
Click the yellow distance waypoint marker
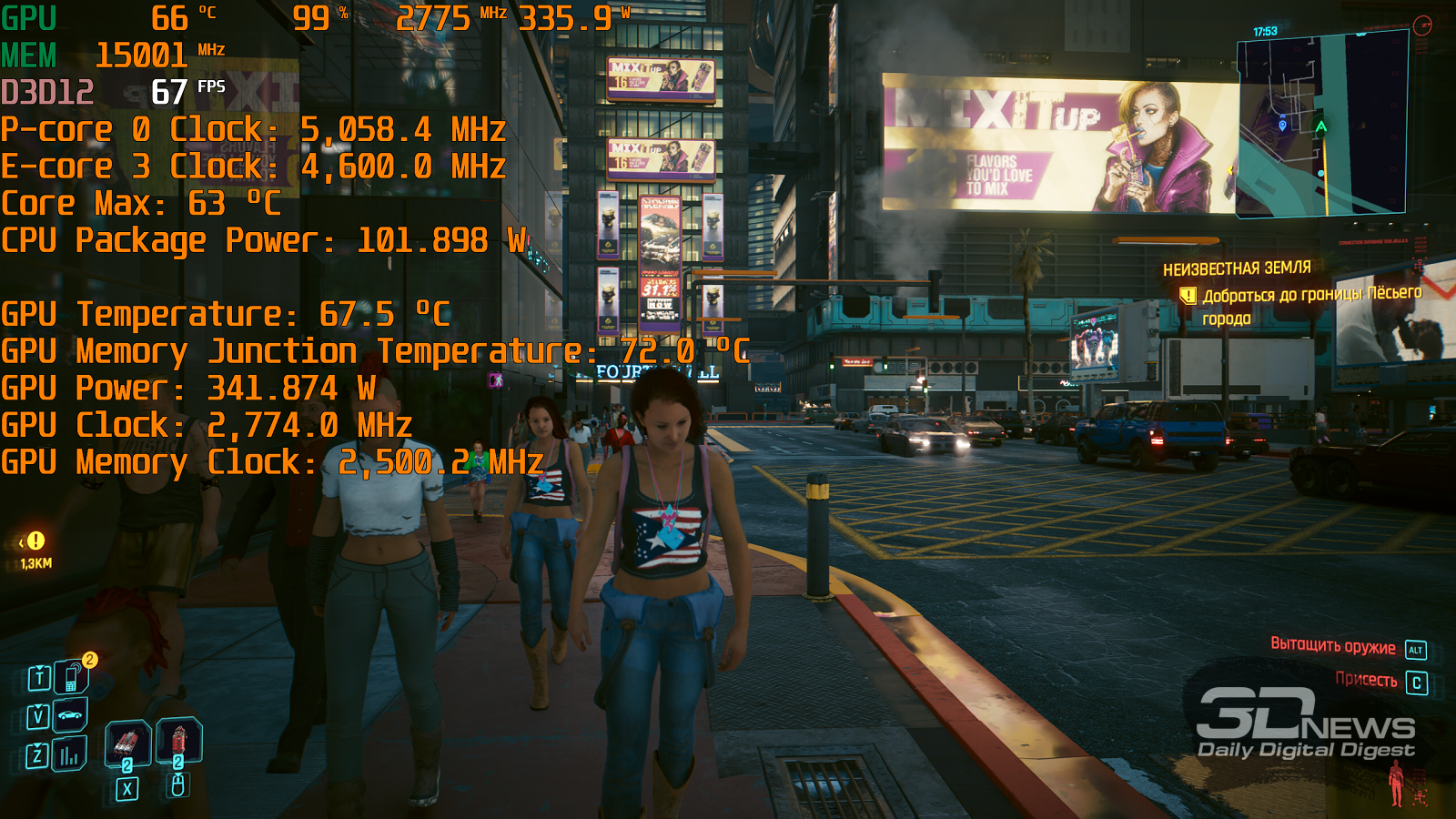point(35,541)
